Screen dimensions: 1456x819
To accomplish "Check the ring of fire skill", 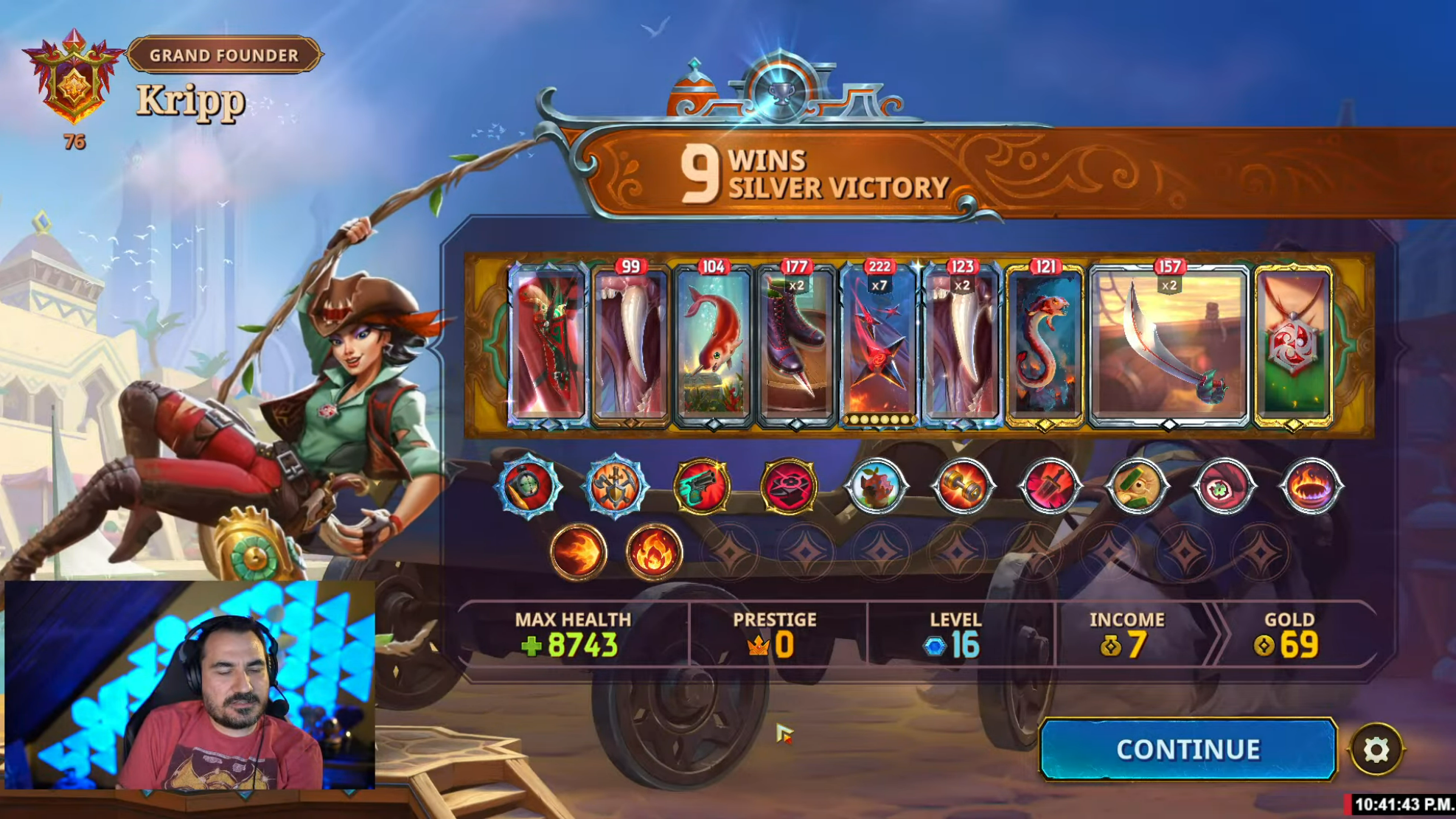I will point(1311,486).
